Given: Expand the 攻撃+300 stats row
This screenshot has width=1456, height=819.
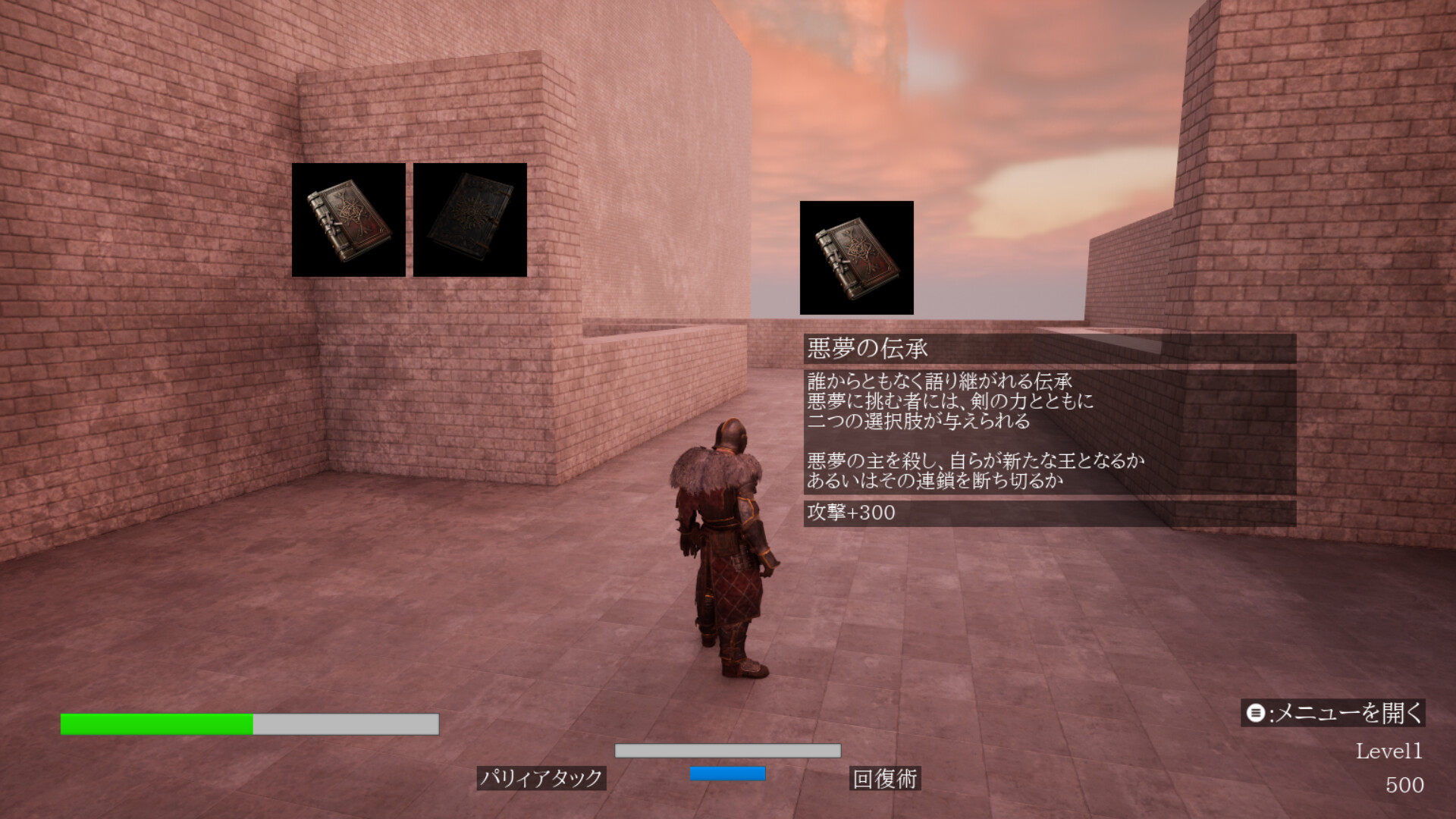Looking at the screenshot, I should click(849, 513).
